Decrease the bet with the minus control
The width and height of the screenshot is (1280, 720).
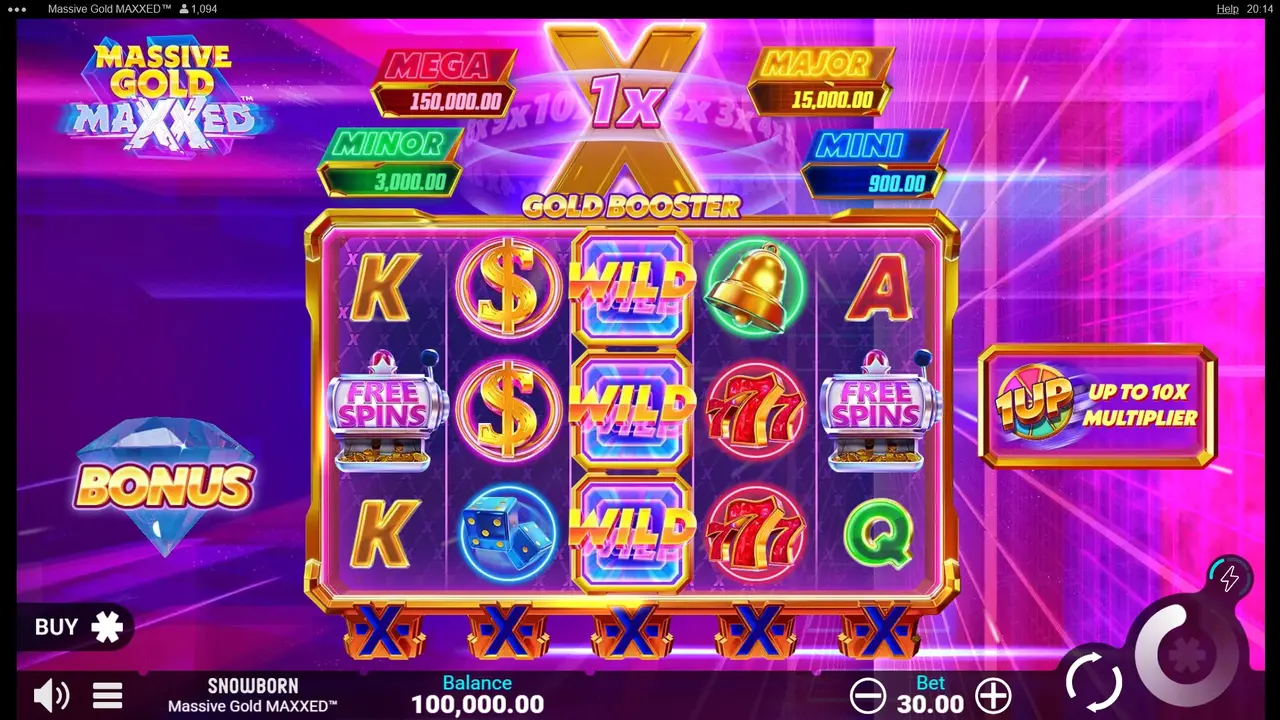click(868, 694)
